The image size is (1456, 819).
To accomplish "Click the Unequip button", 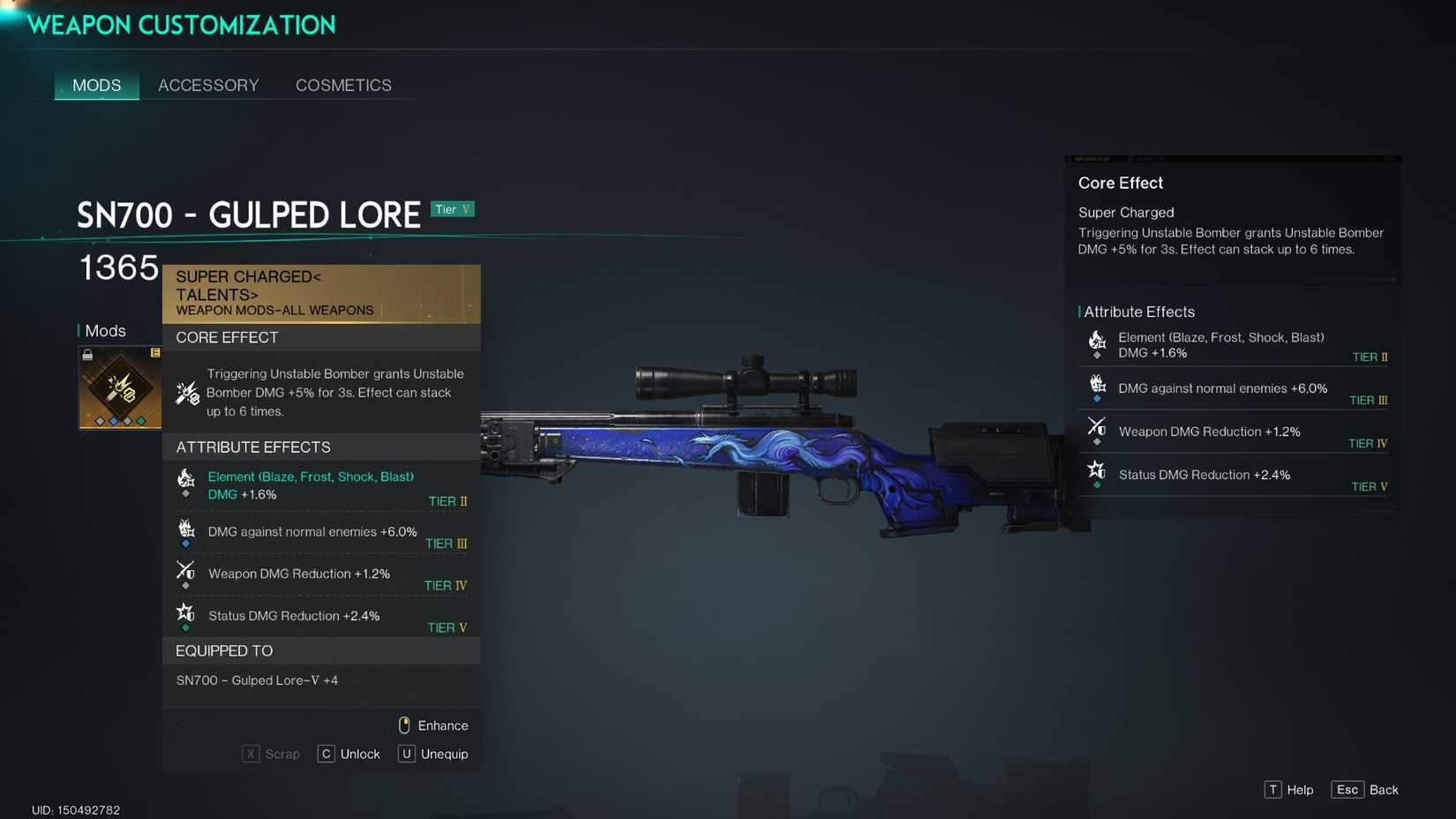I will point(432,754).
